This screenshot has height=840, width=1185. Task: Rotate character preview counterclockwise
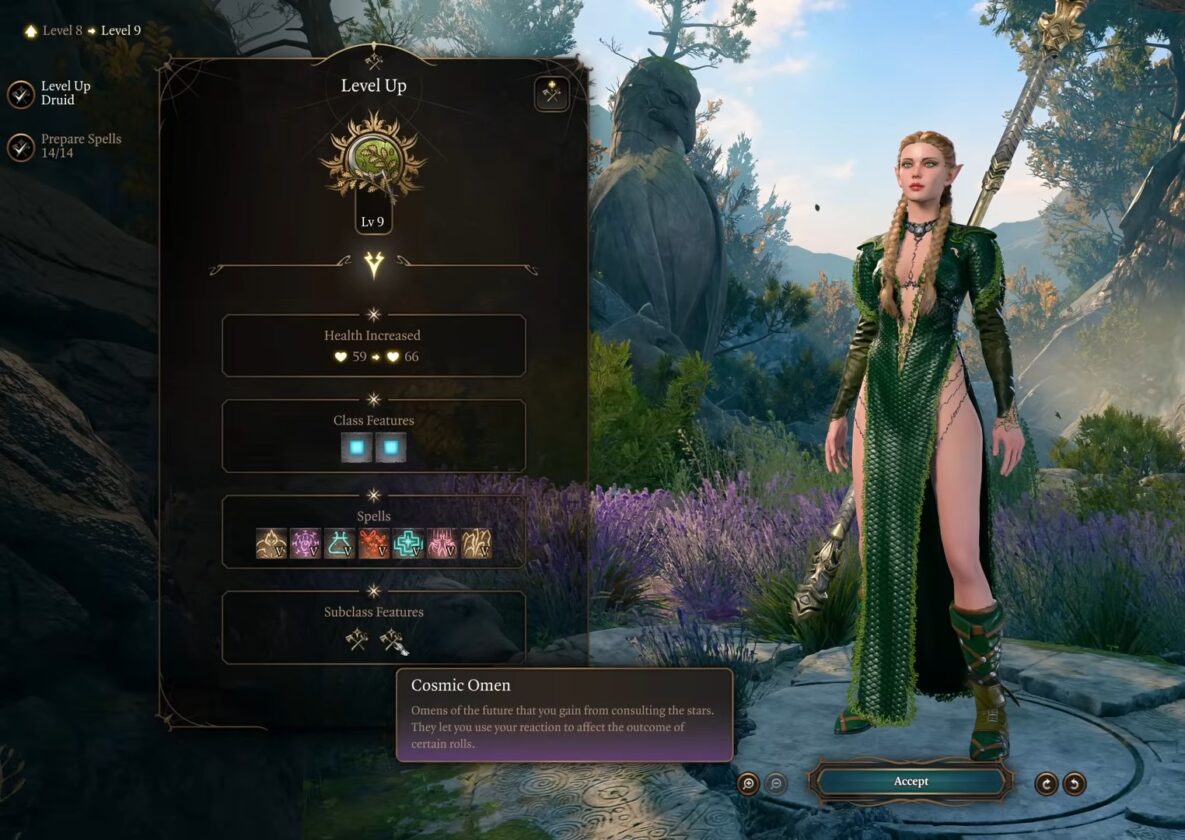point(1074,783)
